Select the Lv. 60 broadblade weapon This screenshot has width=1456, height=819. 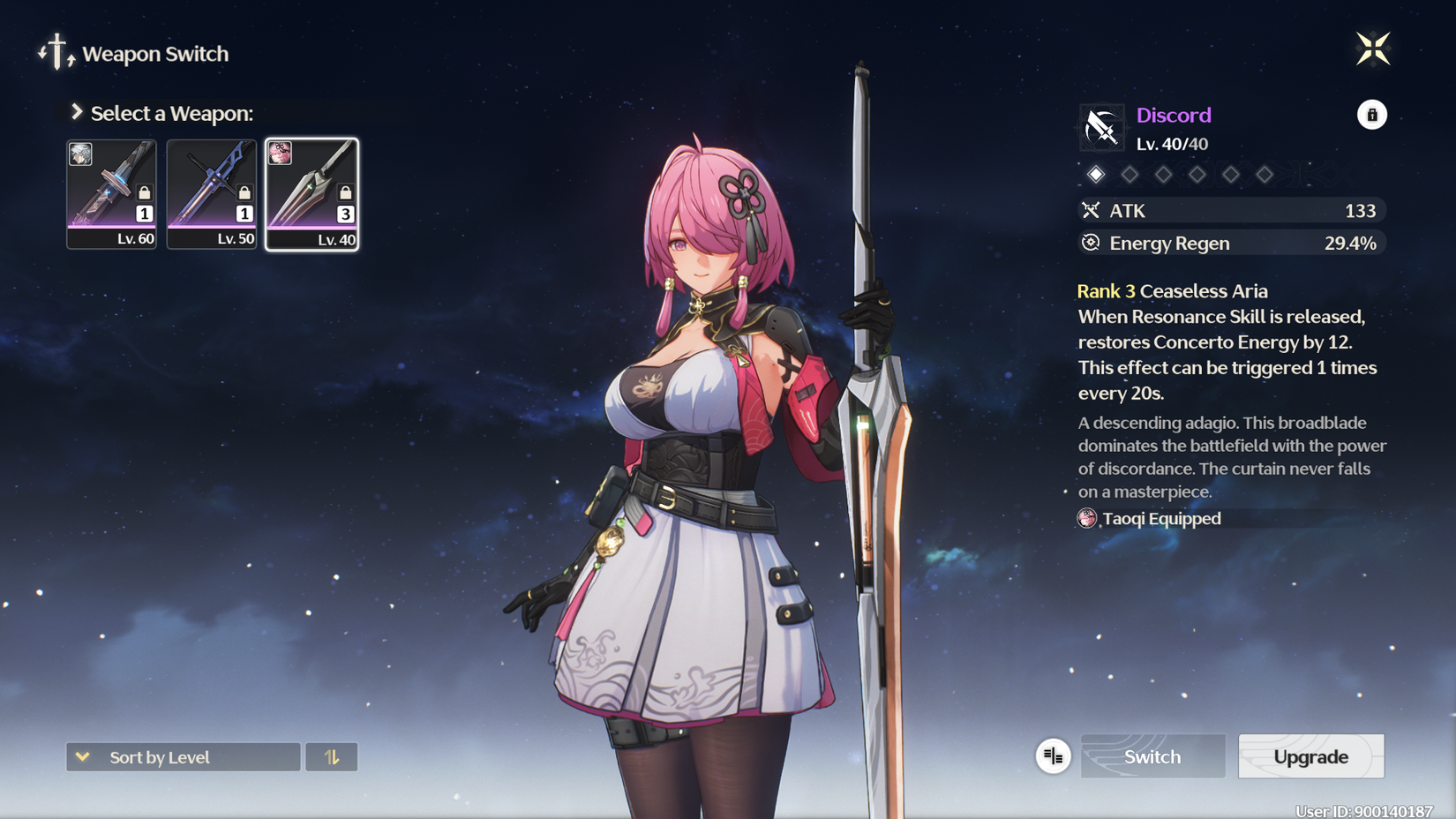tap(112, 194)
